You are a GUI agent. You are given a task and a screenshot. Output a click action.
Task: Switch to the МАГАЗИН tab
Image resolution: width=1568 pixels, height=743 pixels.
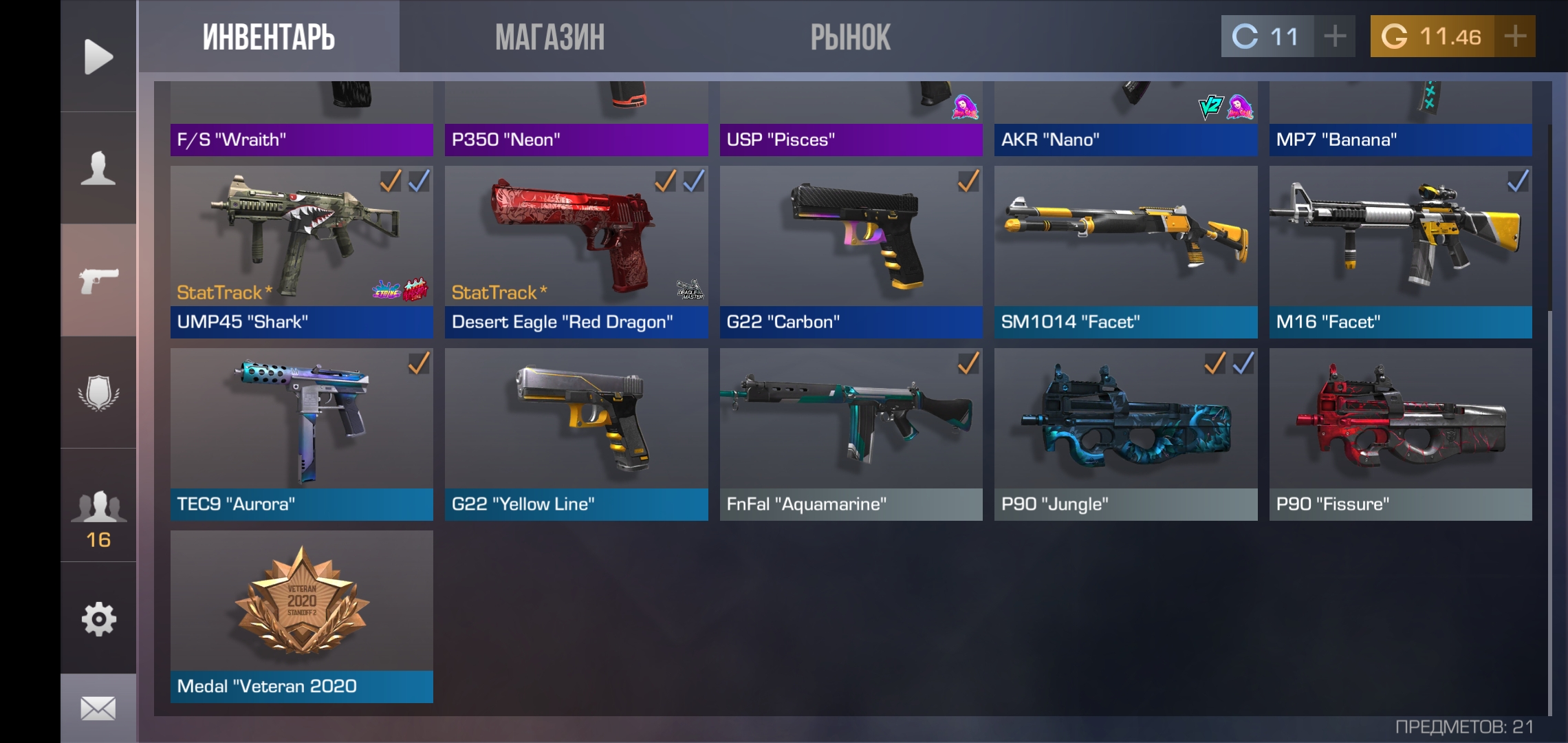(x=549, y=37)
